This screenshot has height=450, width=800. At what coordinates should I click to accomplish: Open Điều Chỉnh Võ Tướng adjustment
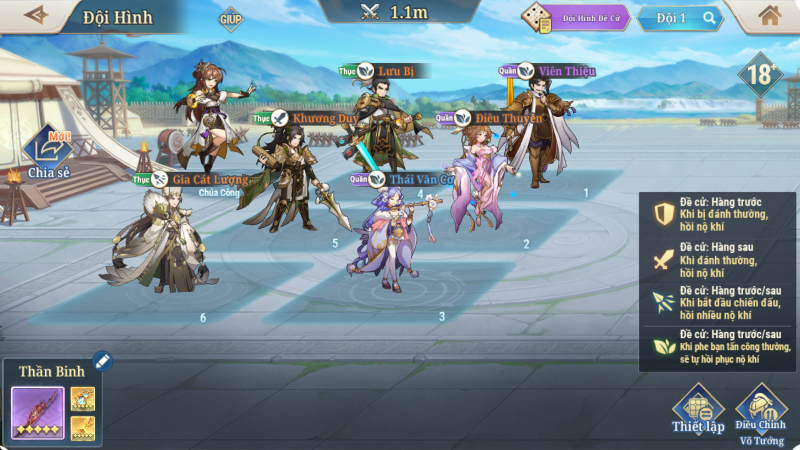pos(760,410)
